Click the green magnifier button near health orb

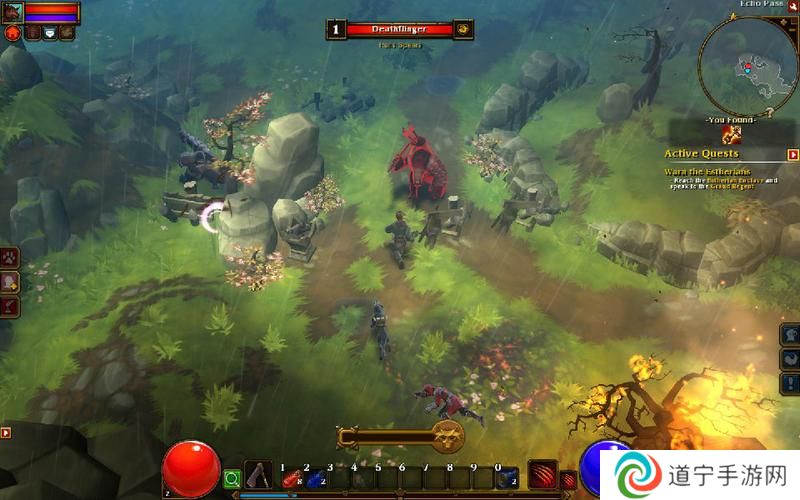click(232, 479)
